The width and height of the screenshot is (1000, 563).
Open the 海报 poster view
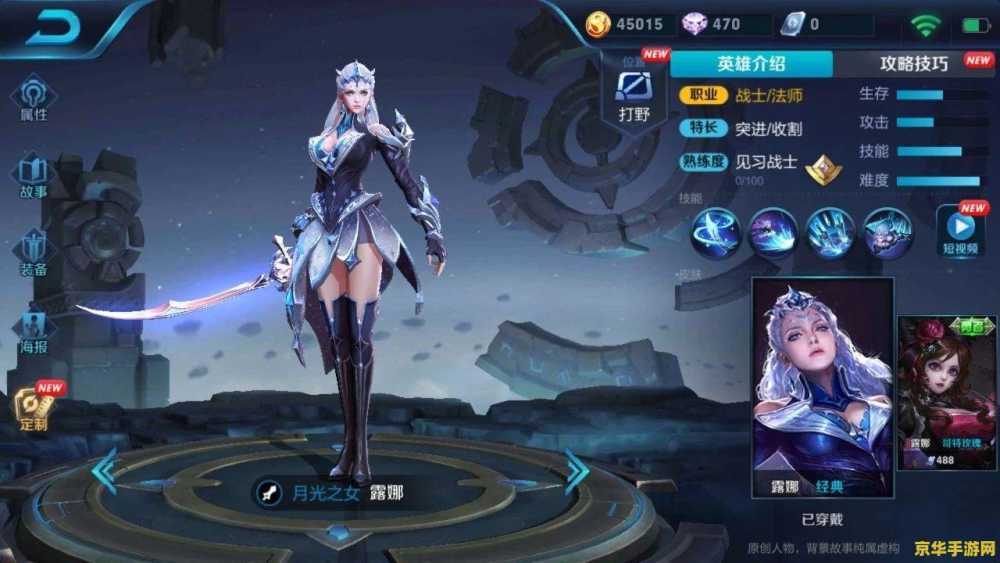pos(34,330)
